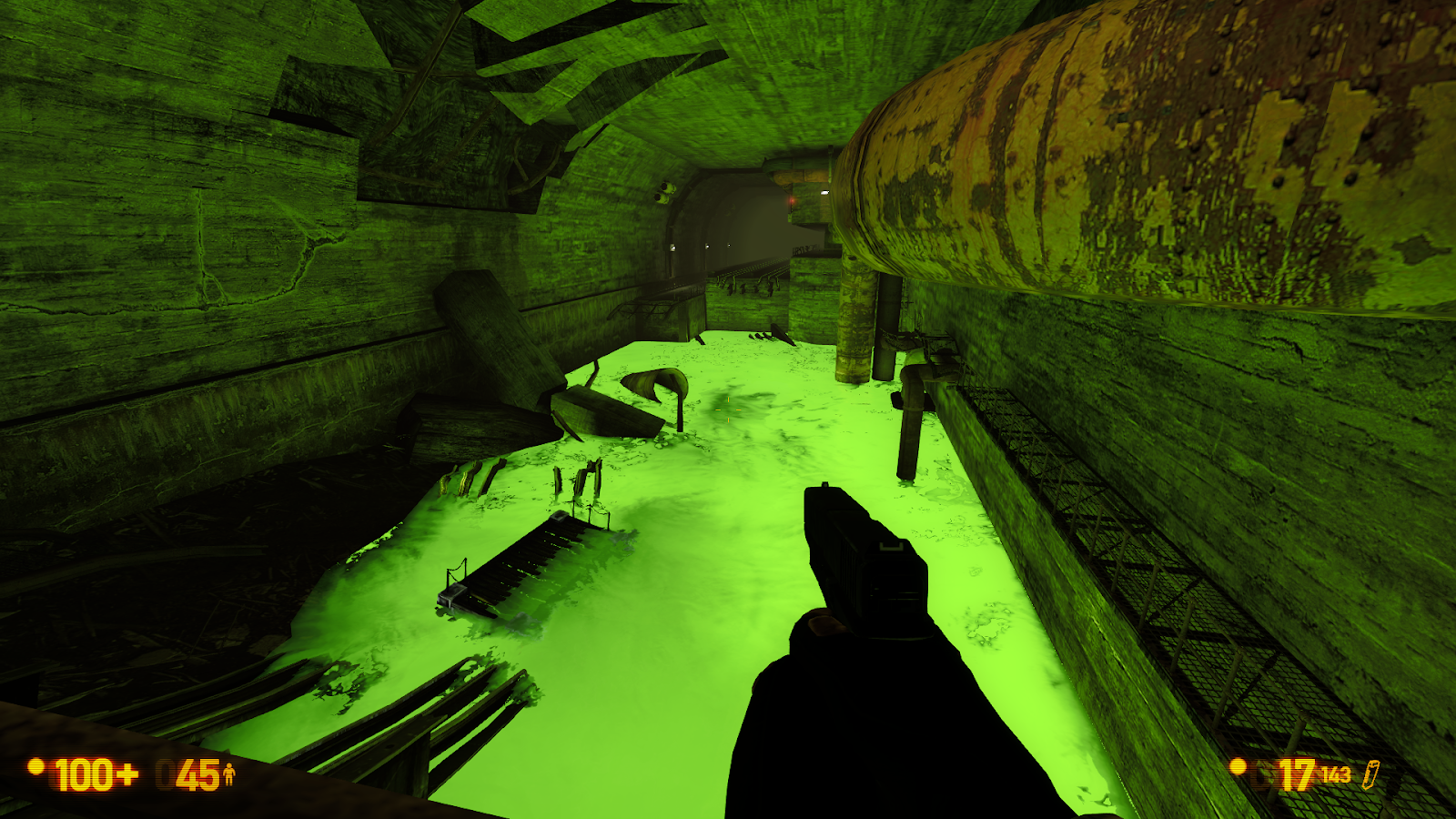Click the faded armor zero digit icon

coord(167,773)
